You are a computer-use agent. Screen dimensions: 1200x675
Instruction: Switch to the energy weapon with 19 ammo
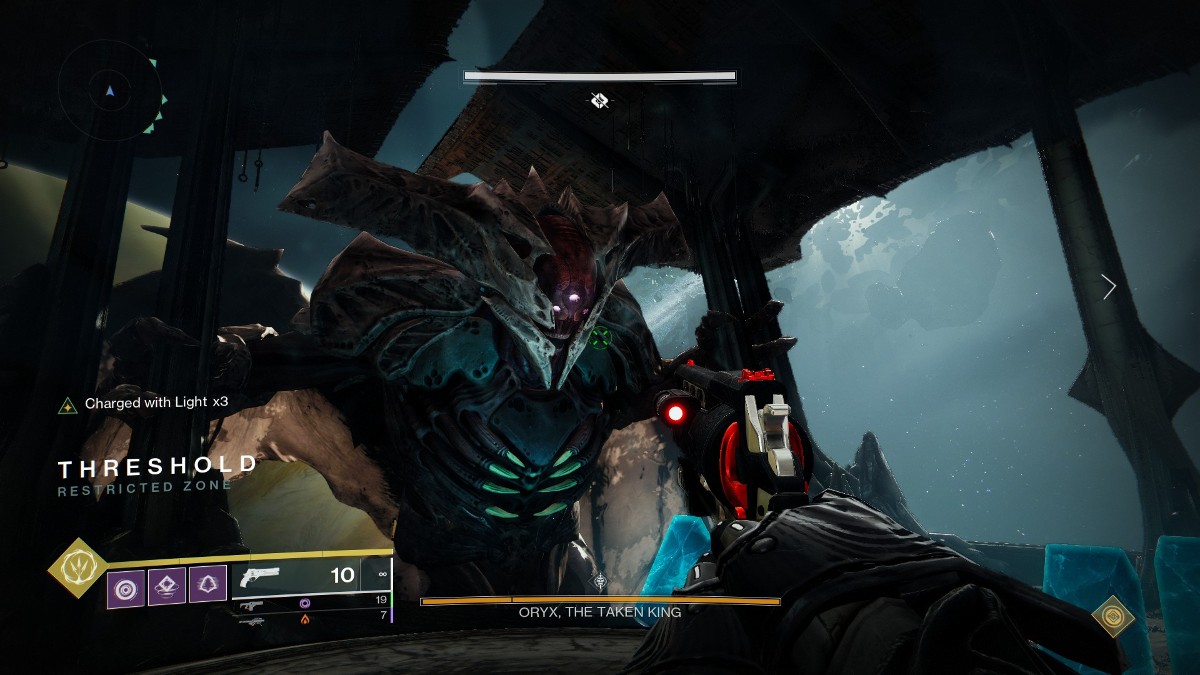pyautogui.click(x=310, y=602)
